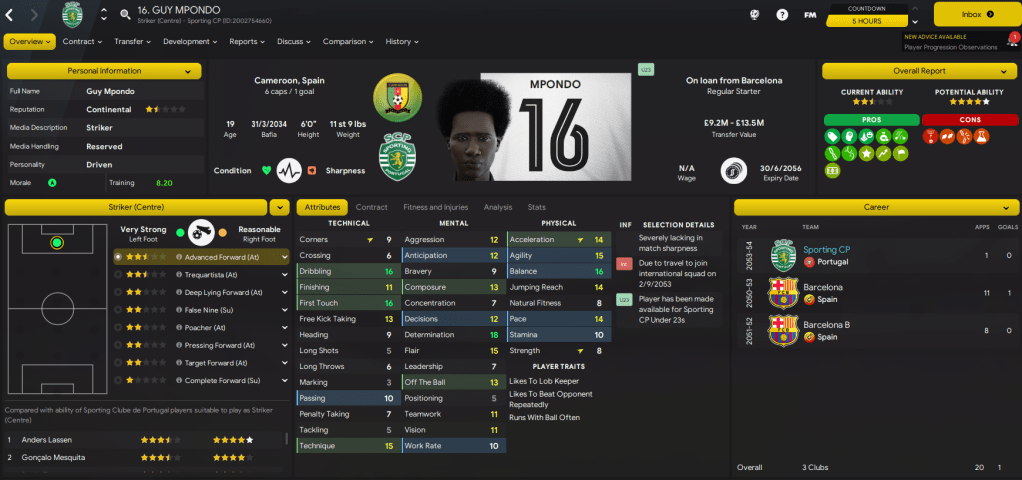Switch to the Fitness and Injuries tab
The image size is (1022, 480).
[x=435, y=207]
